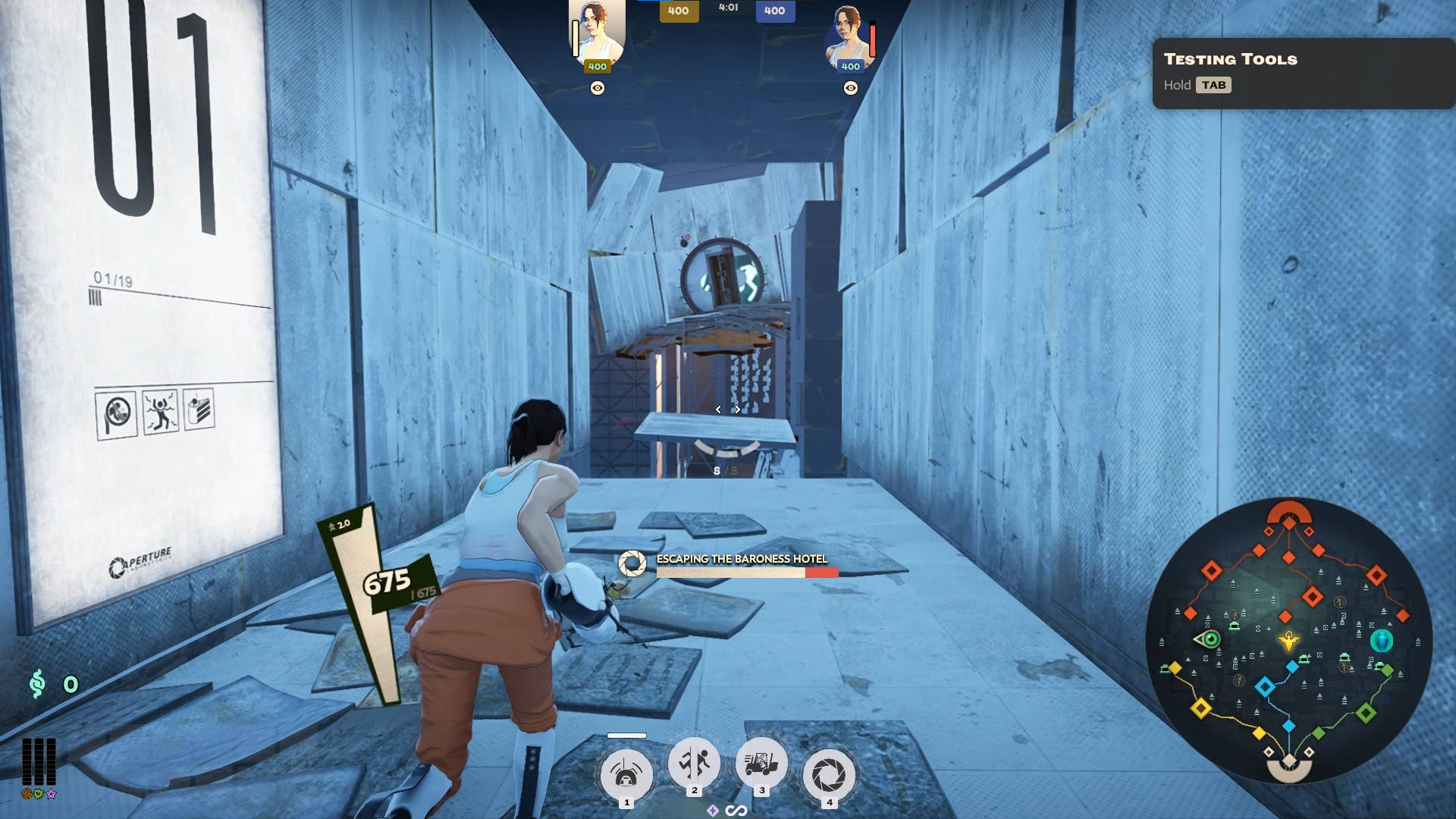
Task: Click the green shield badge at bottom left
Action: [37, 794]
